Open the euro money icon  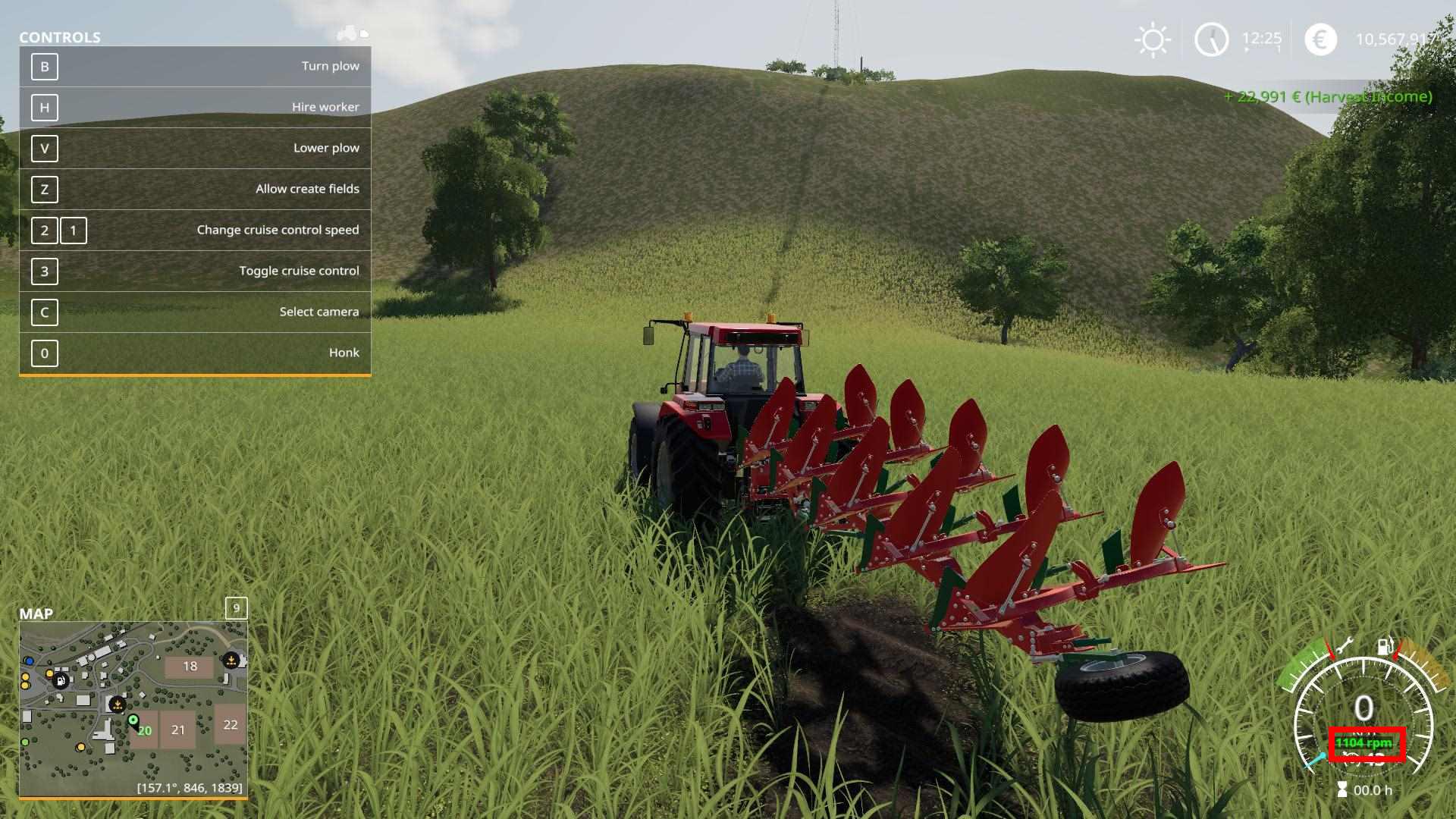(1320, 39)
